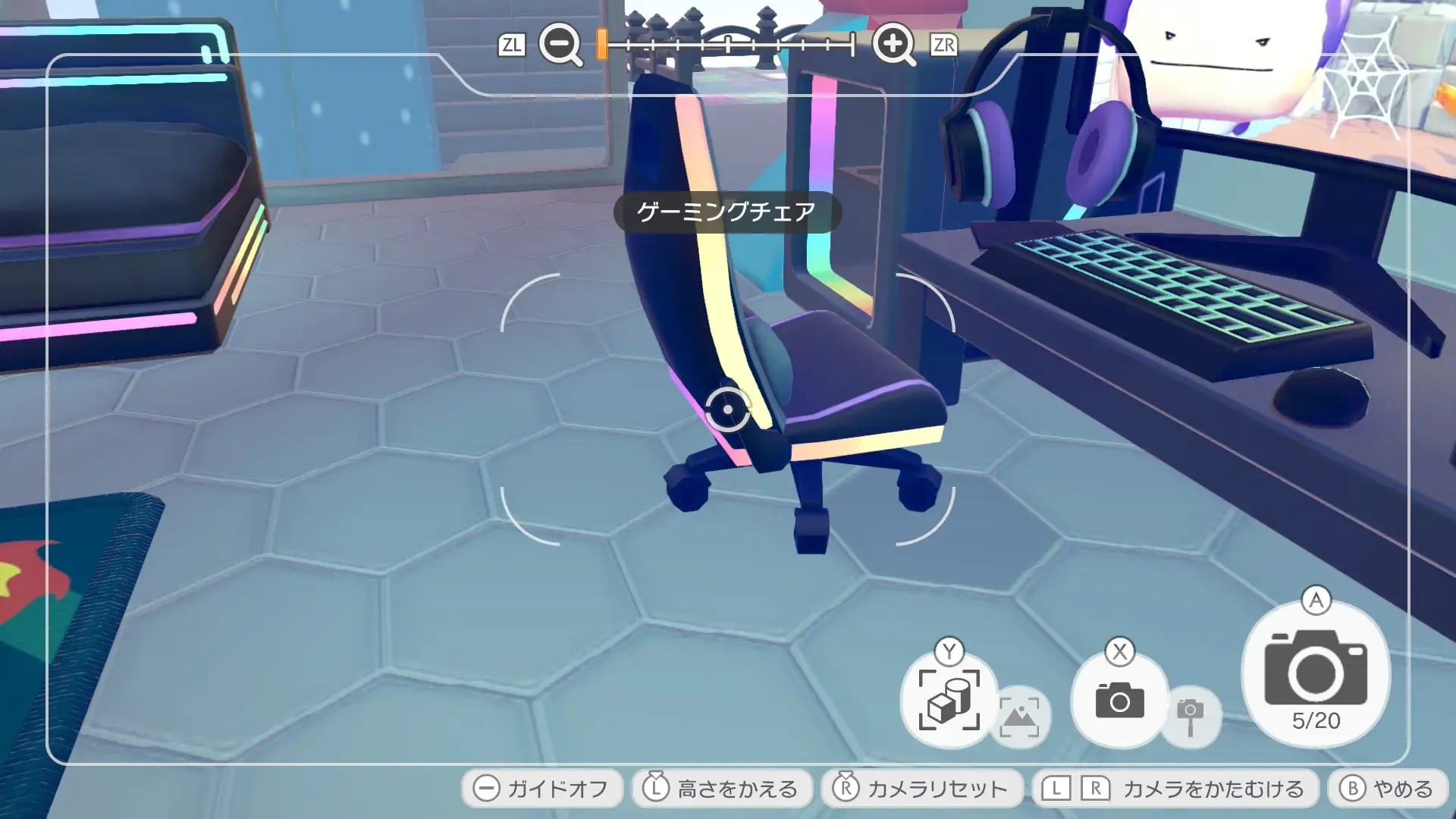Click the minus icon beside ガイドオフ
1456x819 pixels.
(486, 788)
